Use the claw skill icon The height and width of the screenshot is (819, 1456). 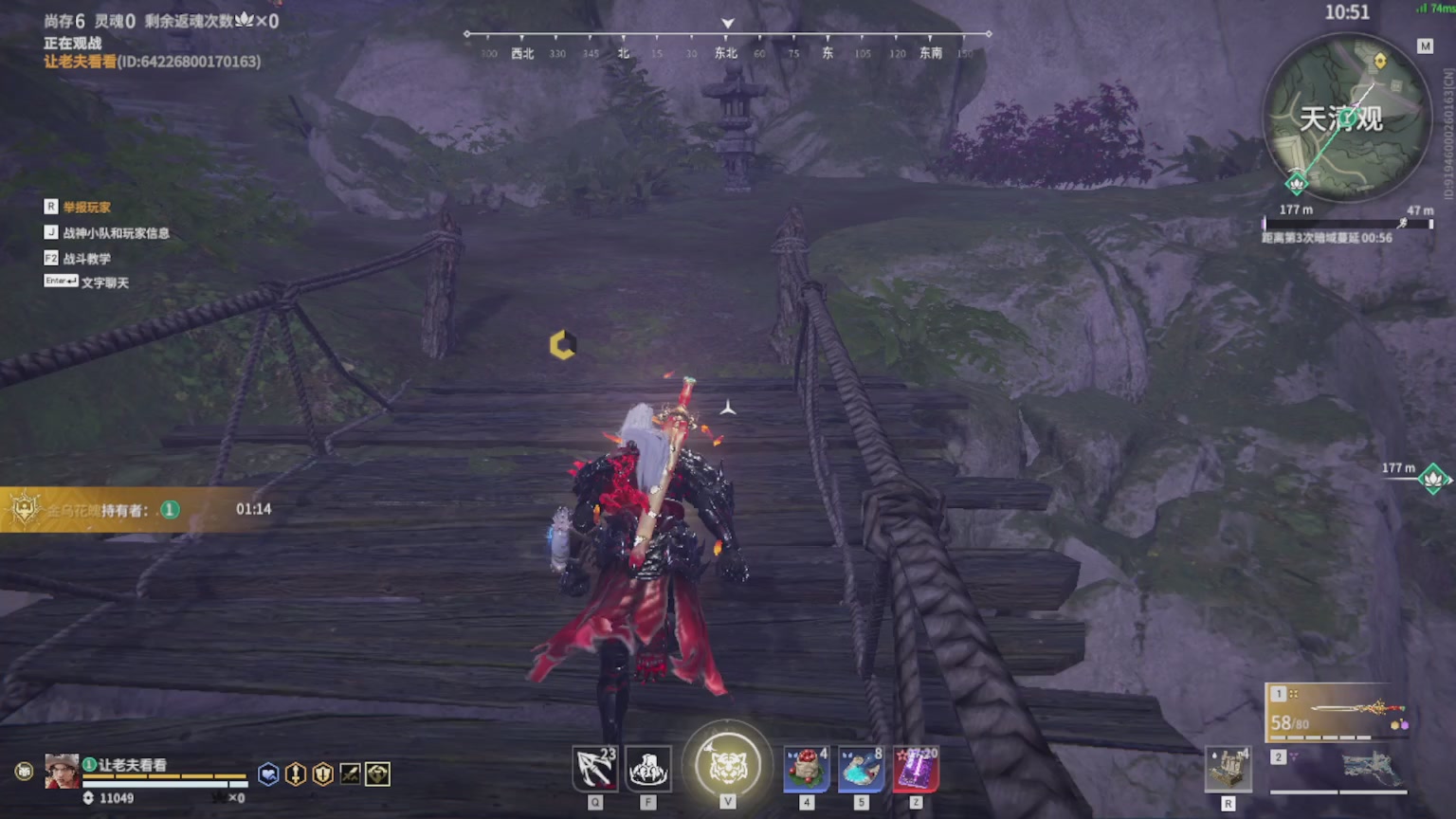coord(648,769)
